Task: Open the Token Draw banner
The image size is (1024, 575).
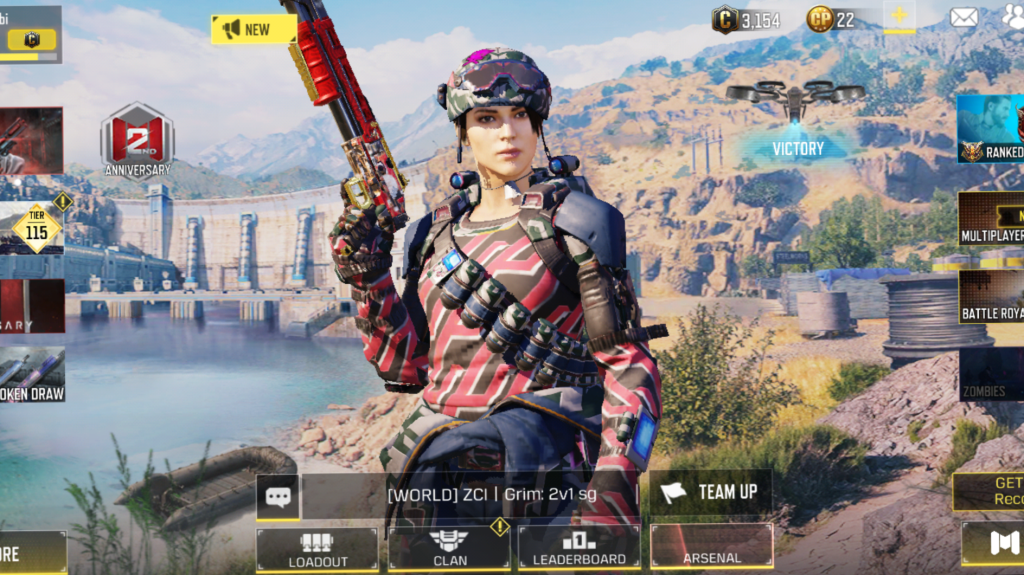Action: [32, 375]
